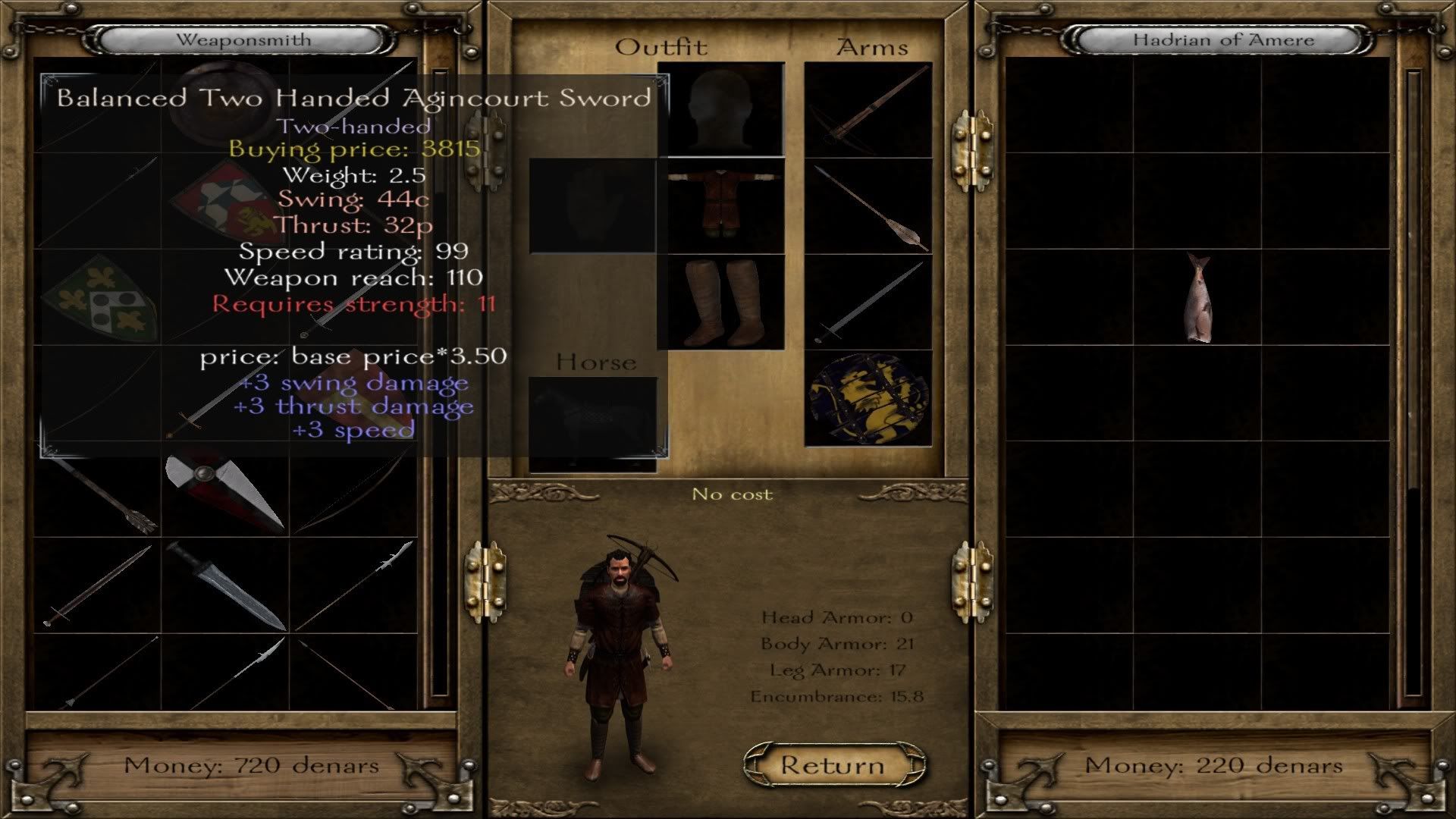Pick the blue and yellow lion shield
The image size is (1456, 819).
pyautogui.click(x=868, y=398)
